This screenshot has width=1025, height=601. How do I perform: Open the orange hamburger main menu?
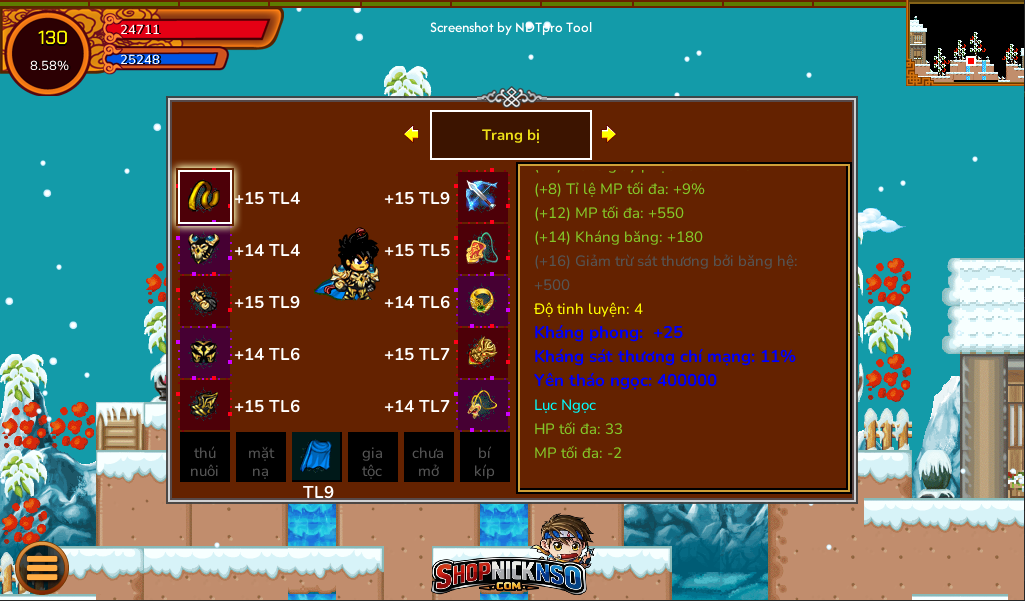42,567
